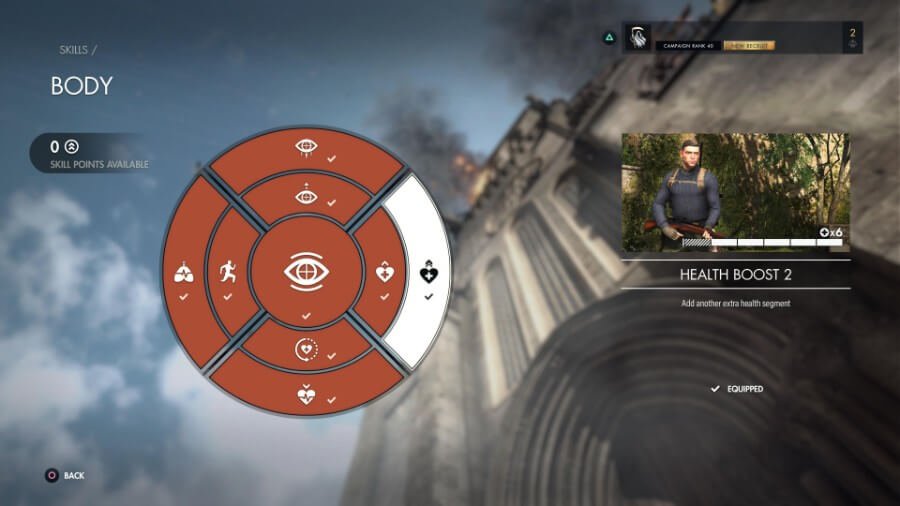Go back using the Back label

click(73, 476)
